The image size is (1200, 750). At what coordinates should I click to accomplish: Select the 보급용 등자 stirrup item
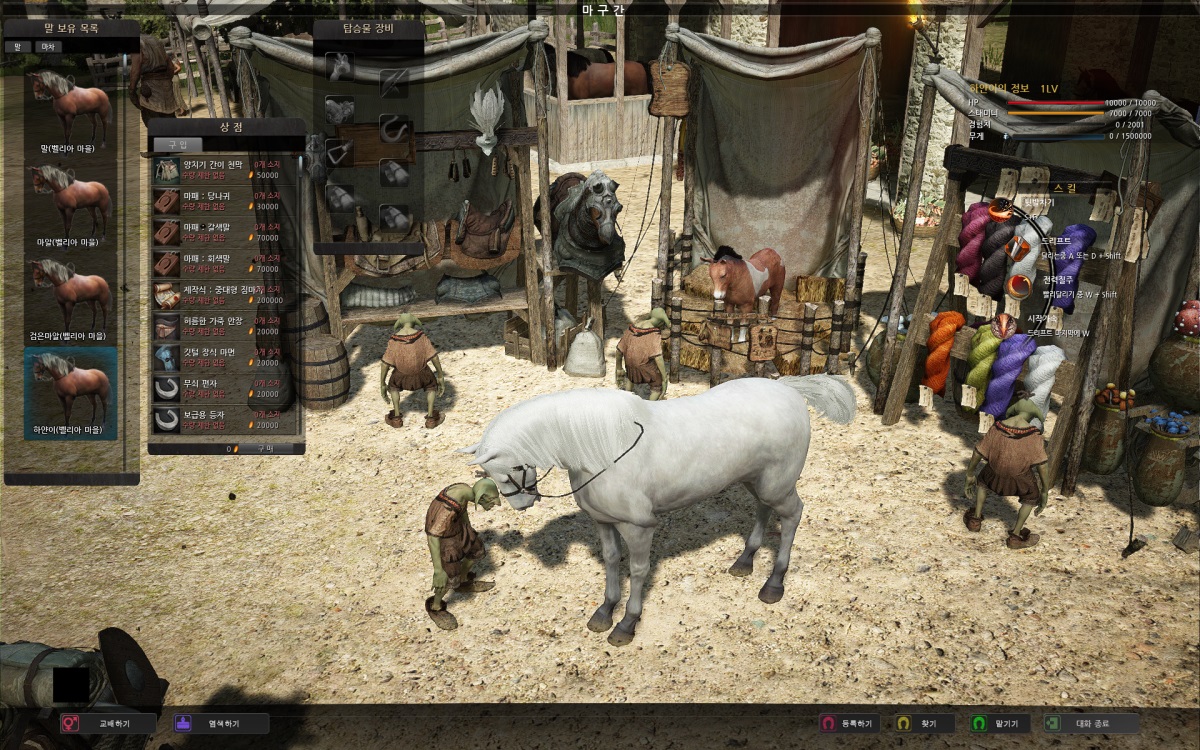[224, 419]
